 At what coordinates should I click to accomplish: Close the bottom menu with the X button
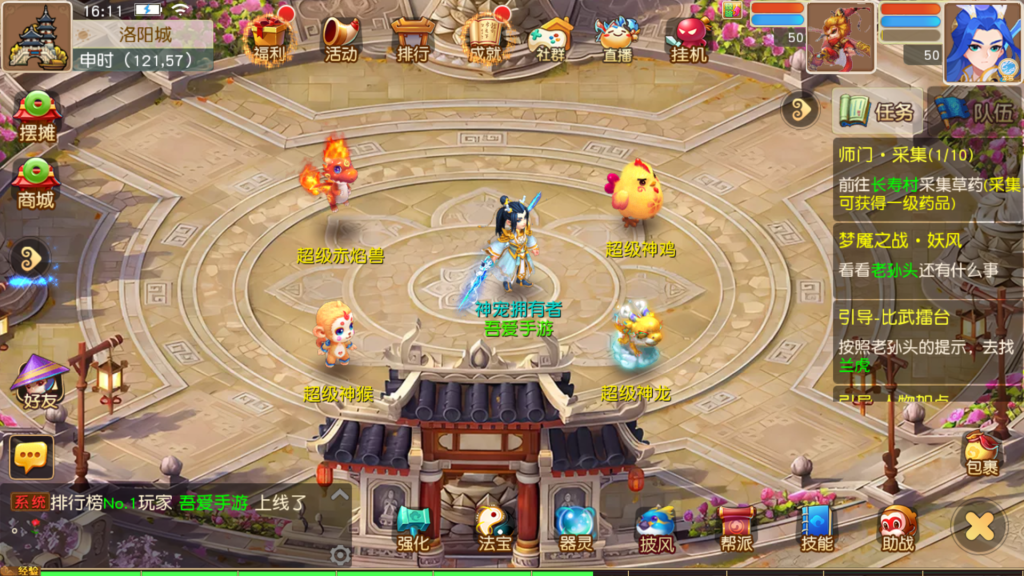pos(979,526)
